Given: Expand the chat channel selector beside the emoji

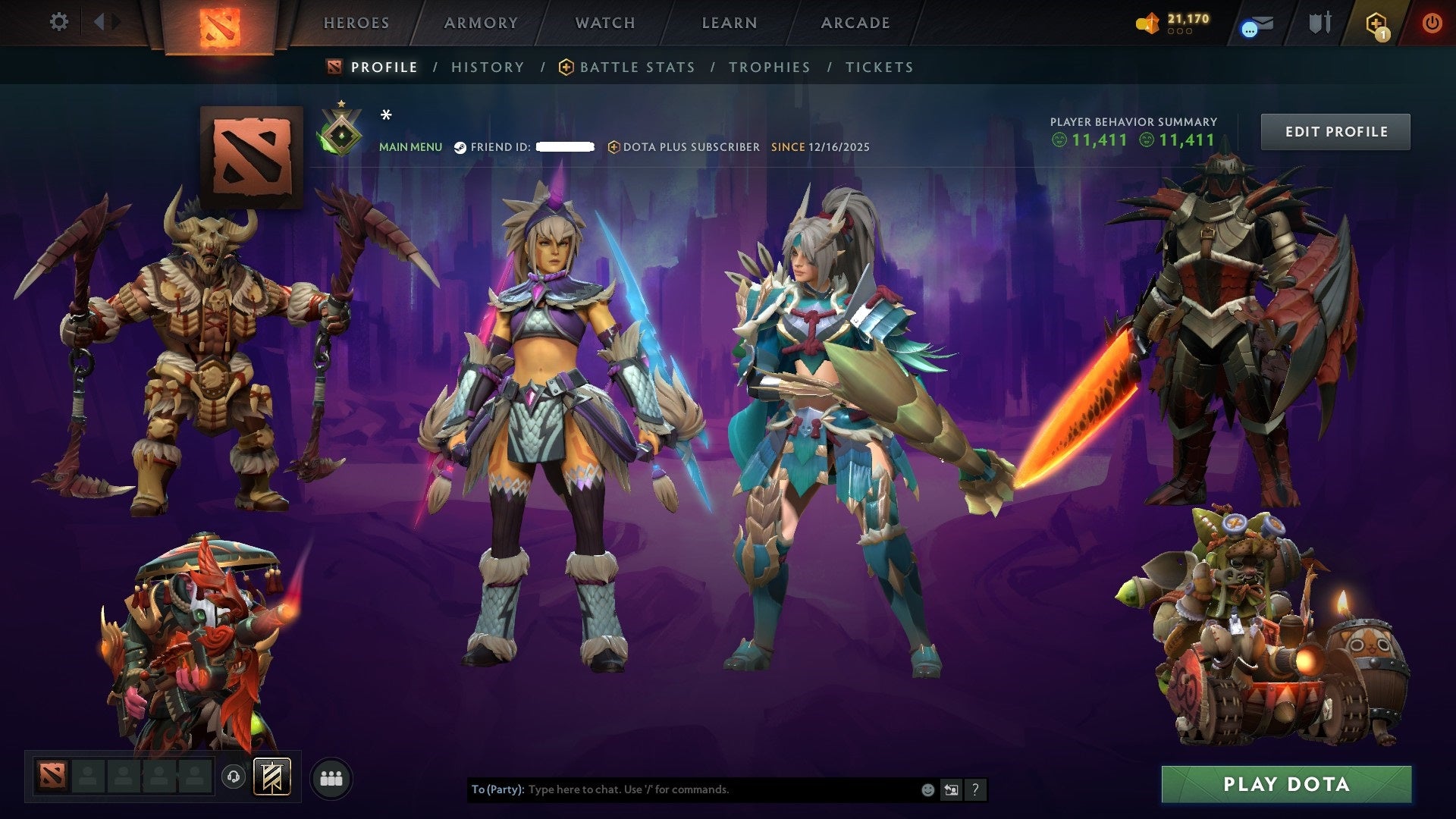Looking at the screenshot, I should (950, 789).
